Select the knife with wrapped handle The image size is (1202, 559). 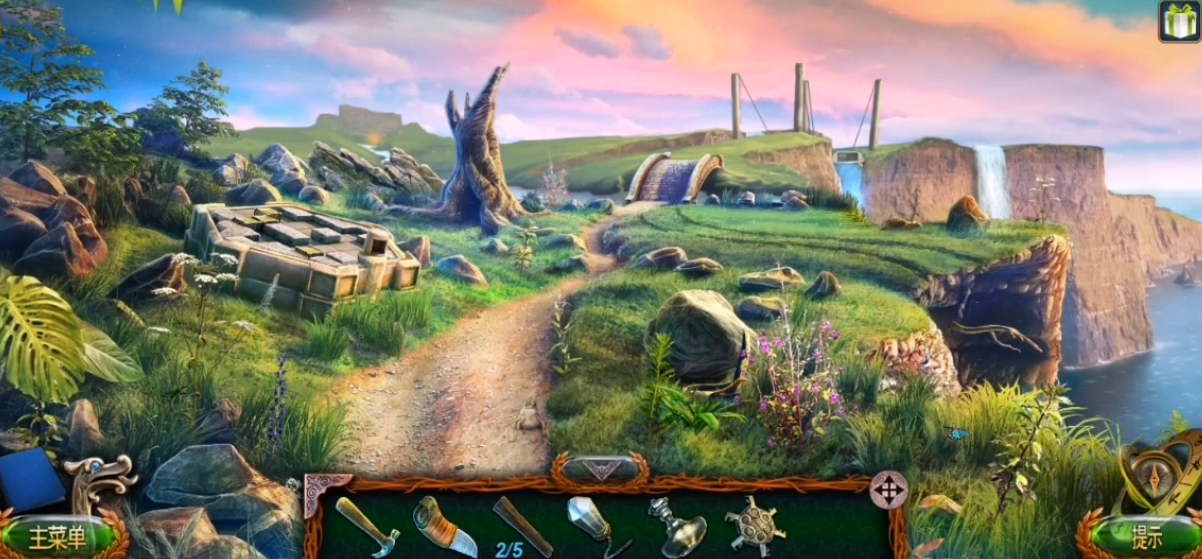444,526
